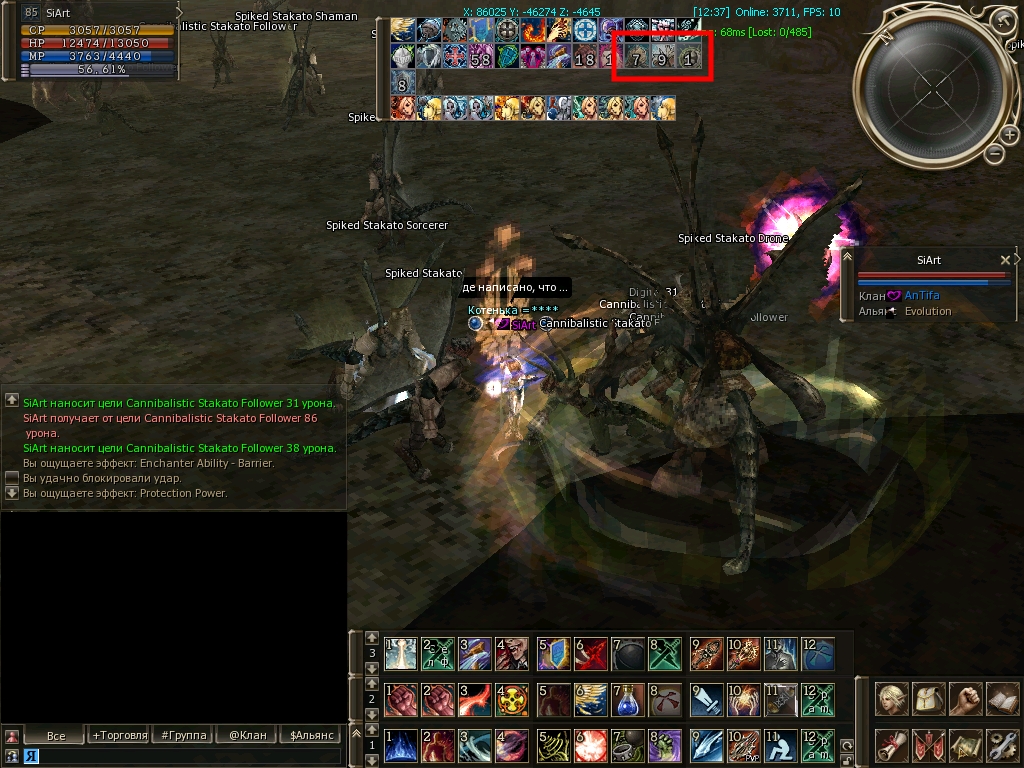Open the $Альянс chat tab

coord(311,735)
